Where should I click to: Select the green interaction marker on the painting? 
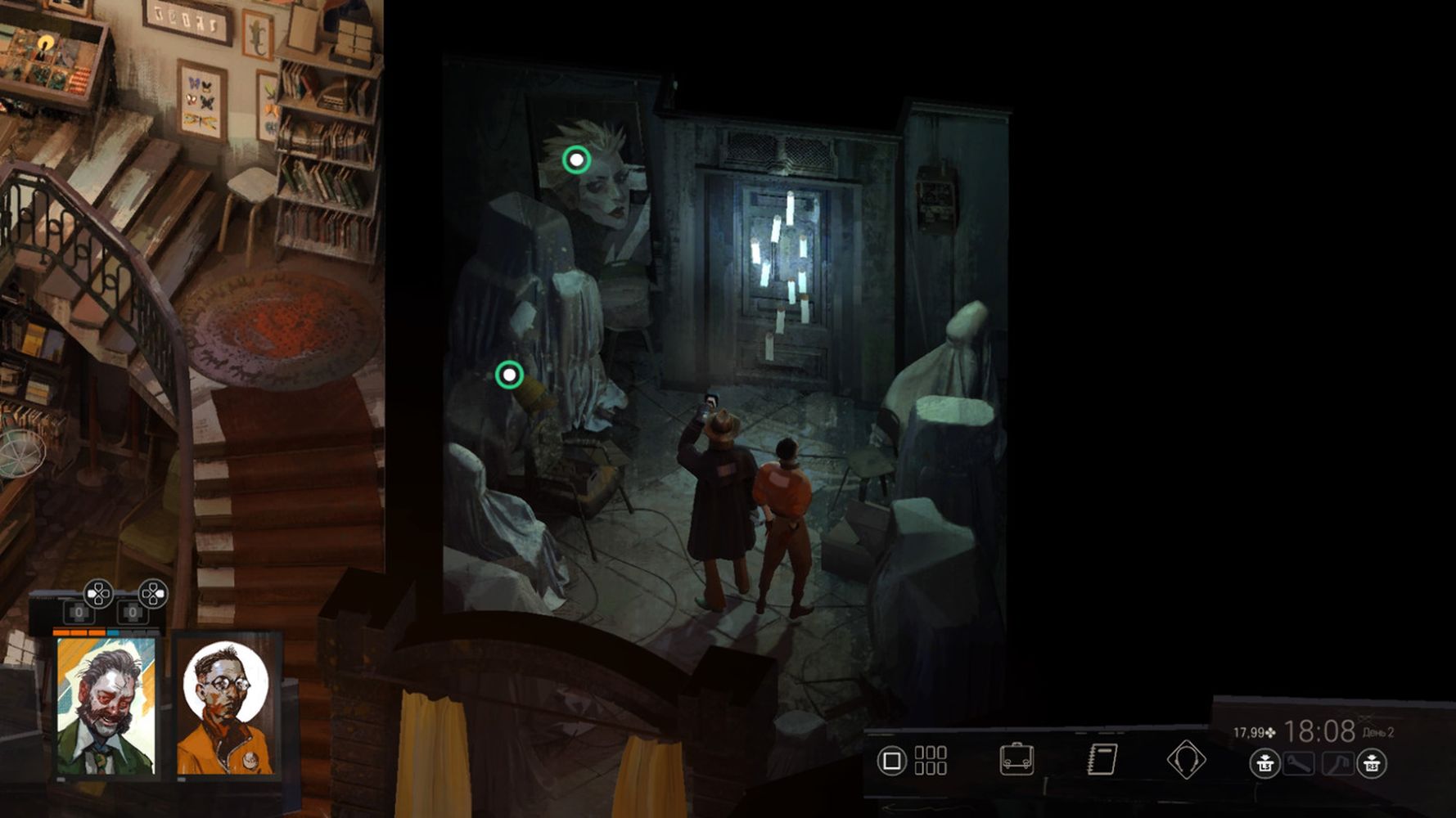576,160
